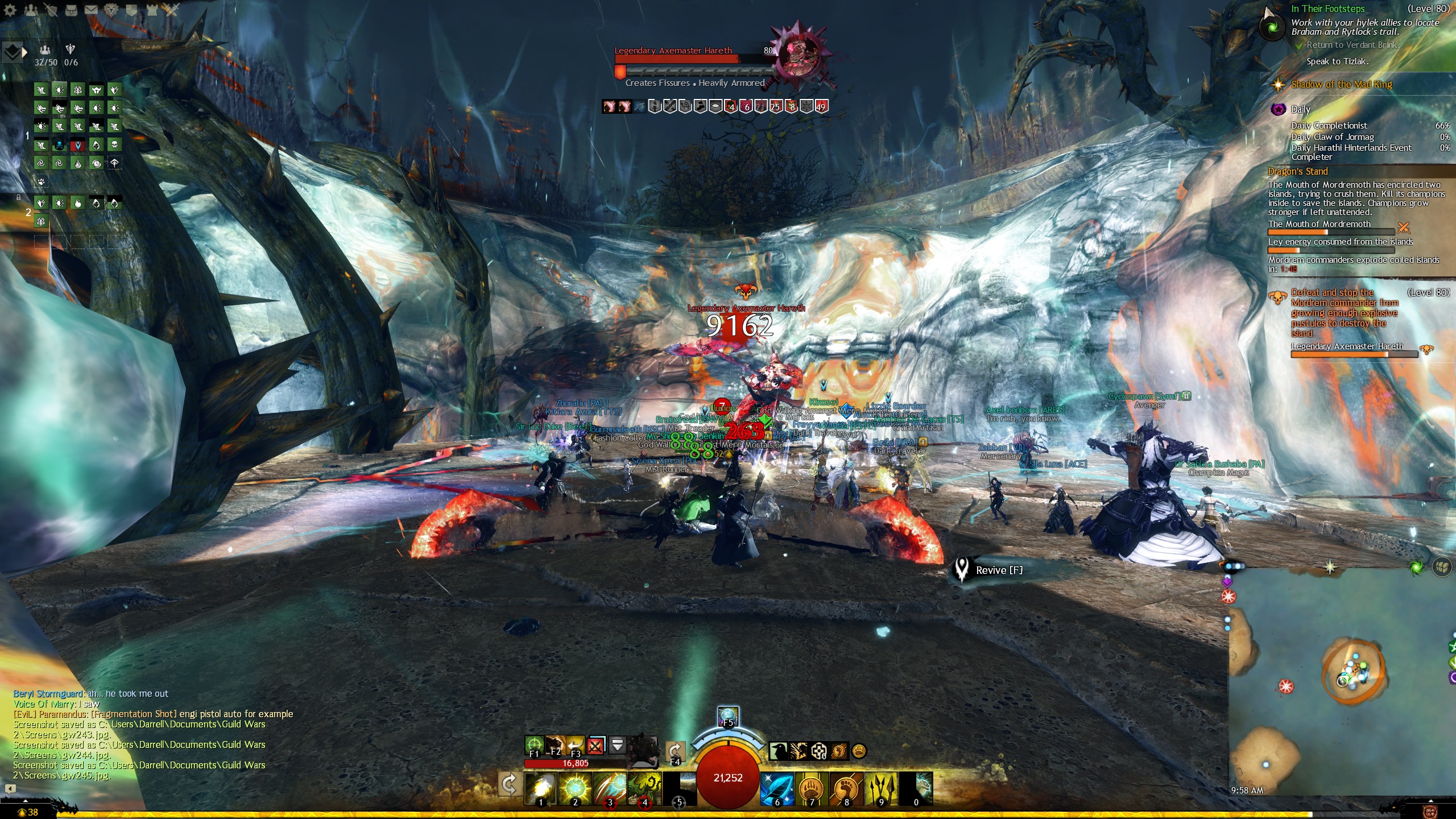Activate the F5 celestial orb skill

[728, 716]
